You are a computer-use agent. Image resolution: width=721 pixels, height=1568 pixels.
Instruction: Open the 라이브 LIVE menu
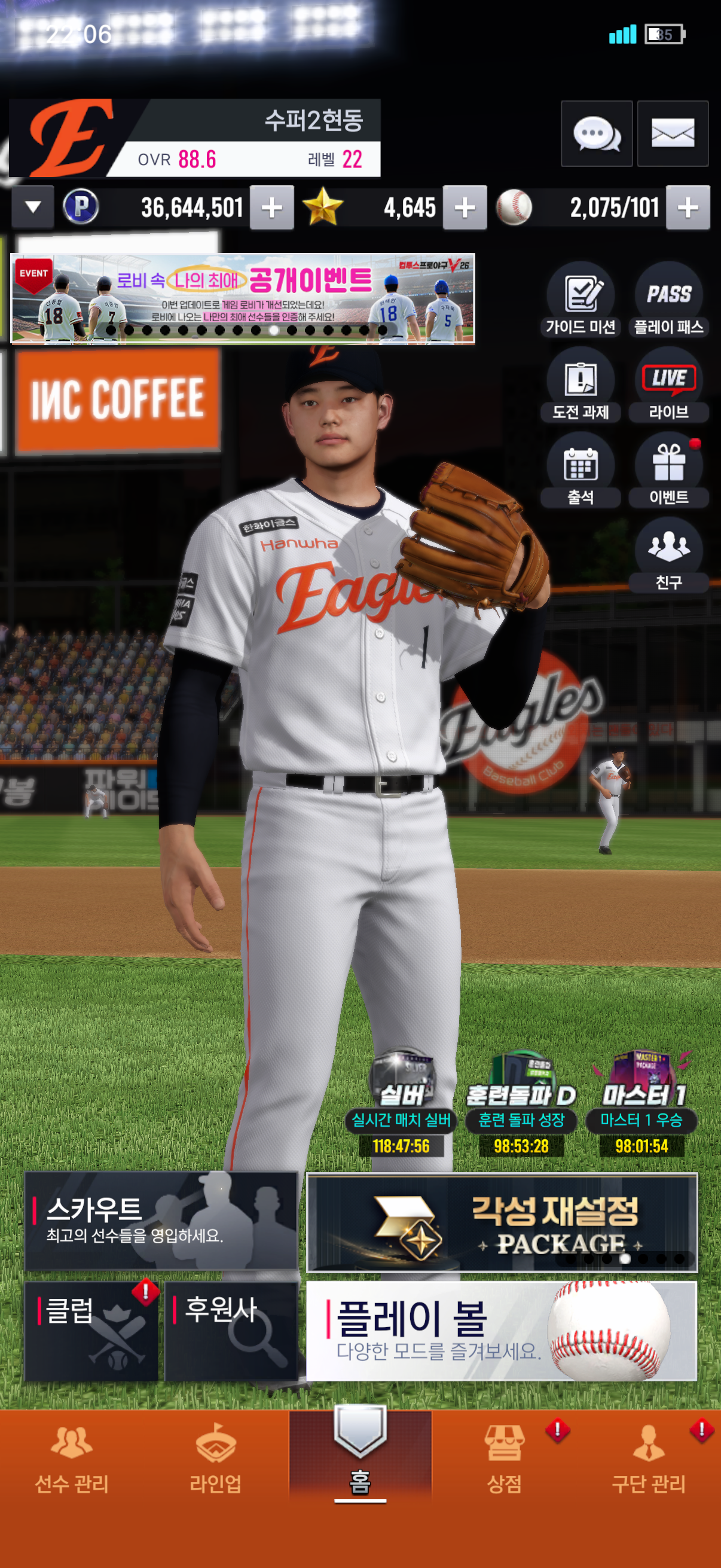point(668,385)
